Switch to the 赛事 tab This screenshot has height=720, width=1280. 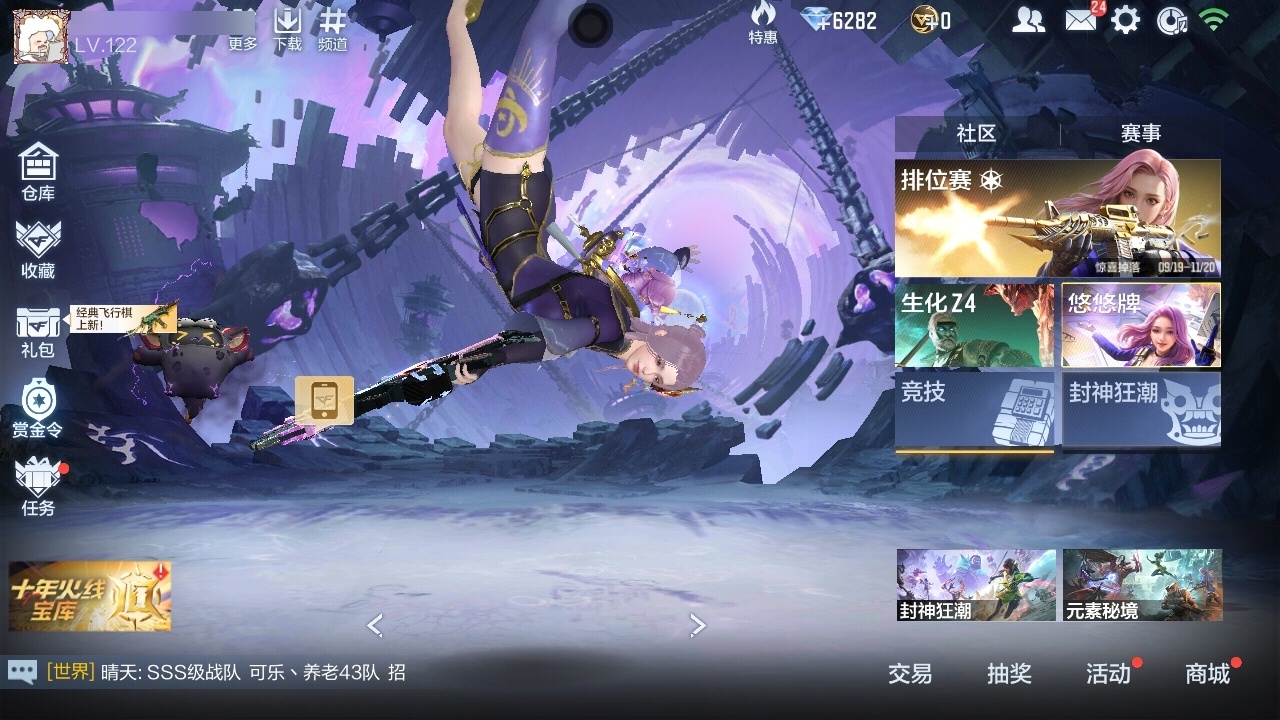(x=1142, y=132)
